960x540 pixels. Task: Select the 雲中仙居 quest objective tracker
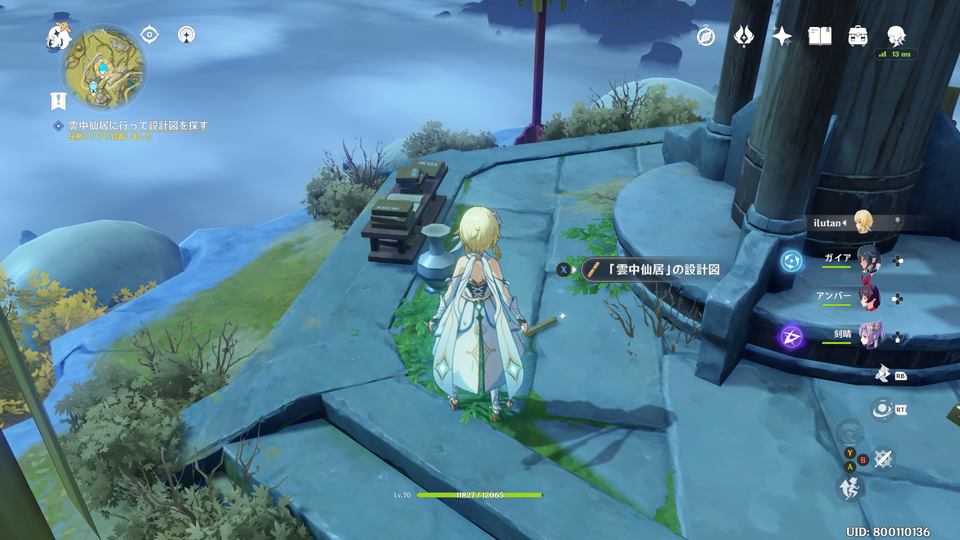(x=137, y=126)
